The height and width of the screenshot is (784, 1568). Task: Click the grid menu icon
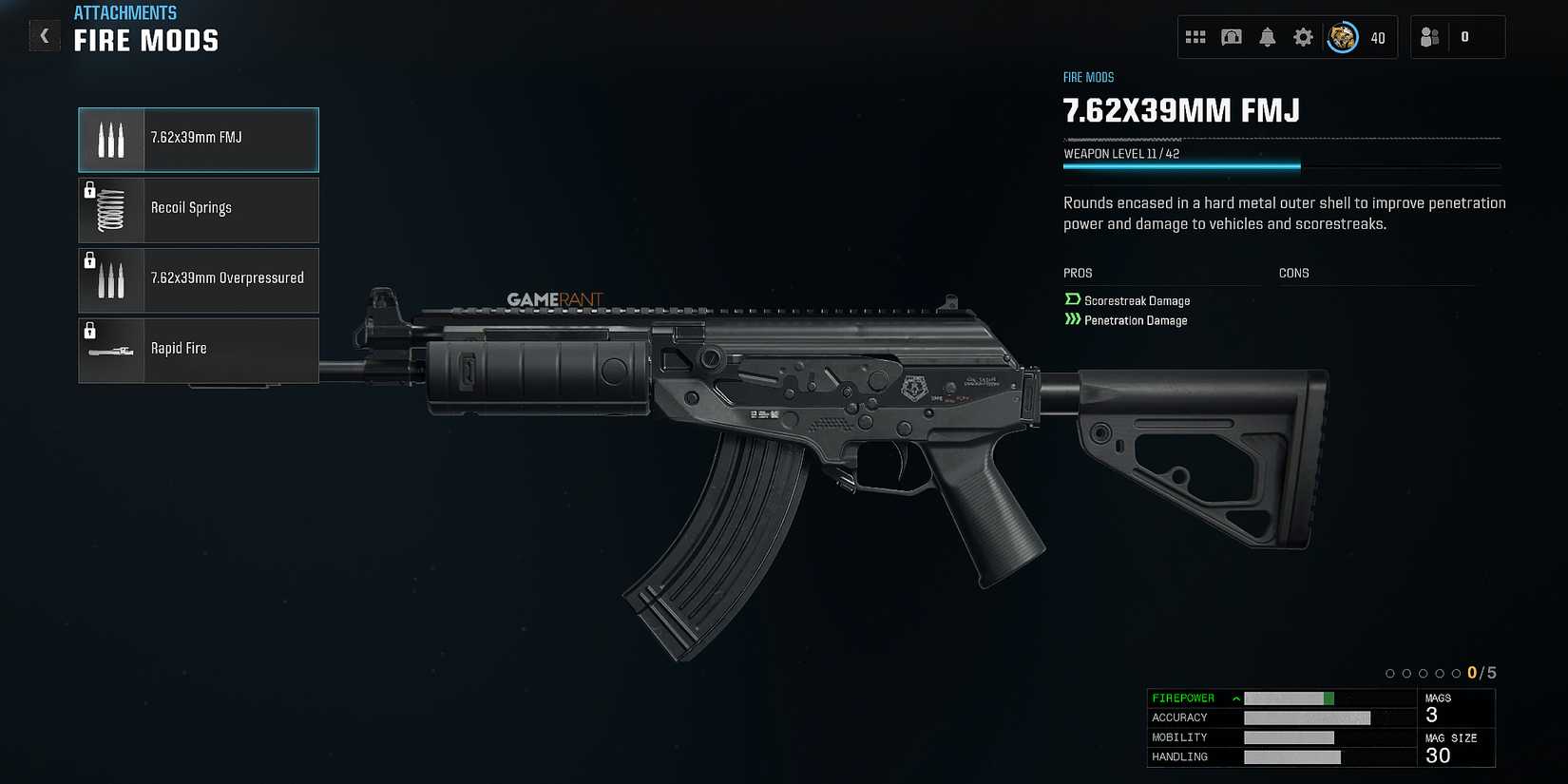tap(1196, 37)
